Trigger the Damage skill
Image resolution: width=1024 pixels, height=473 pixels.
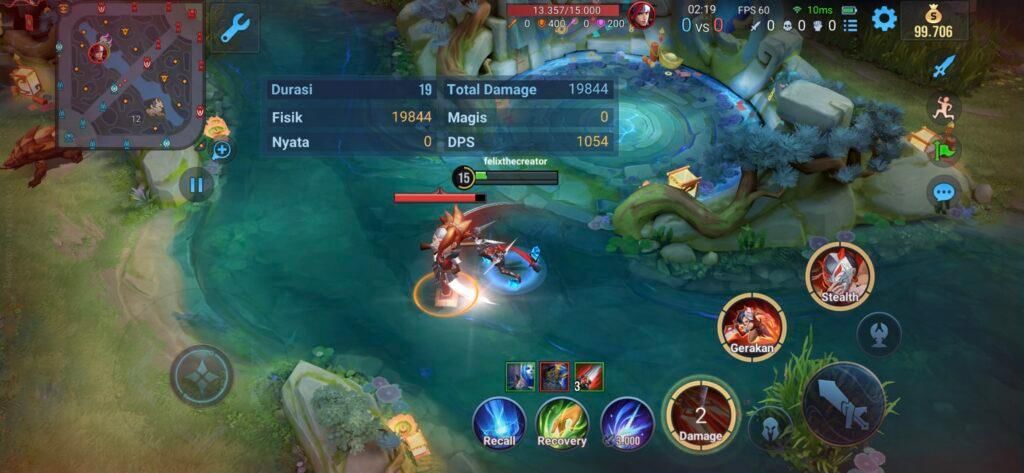tap(700, 412)
